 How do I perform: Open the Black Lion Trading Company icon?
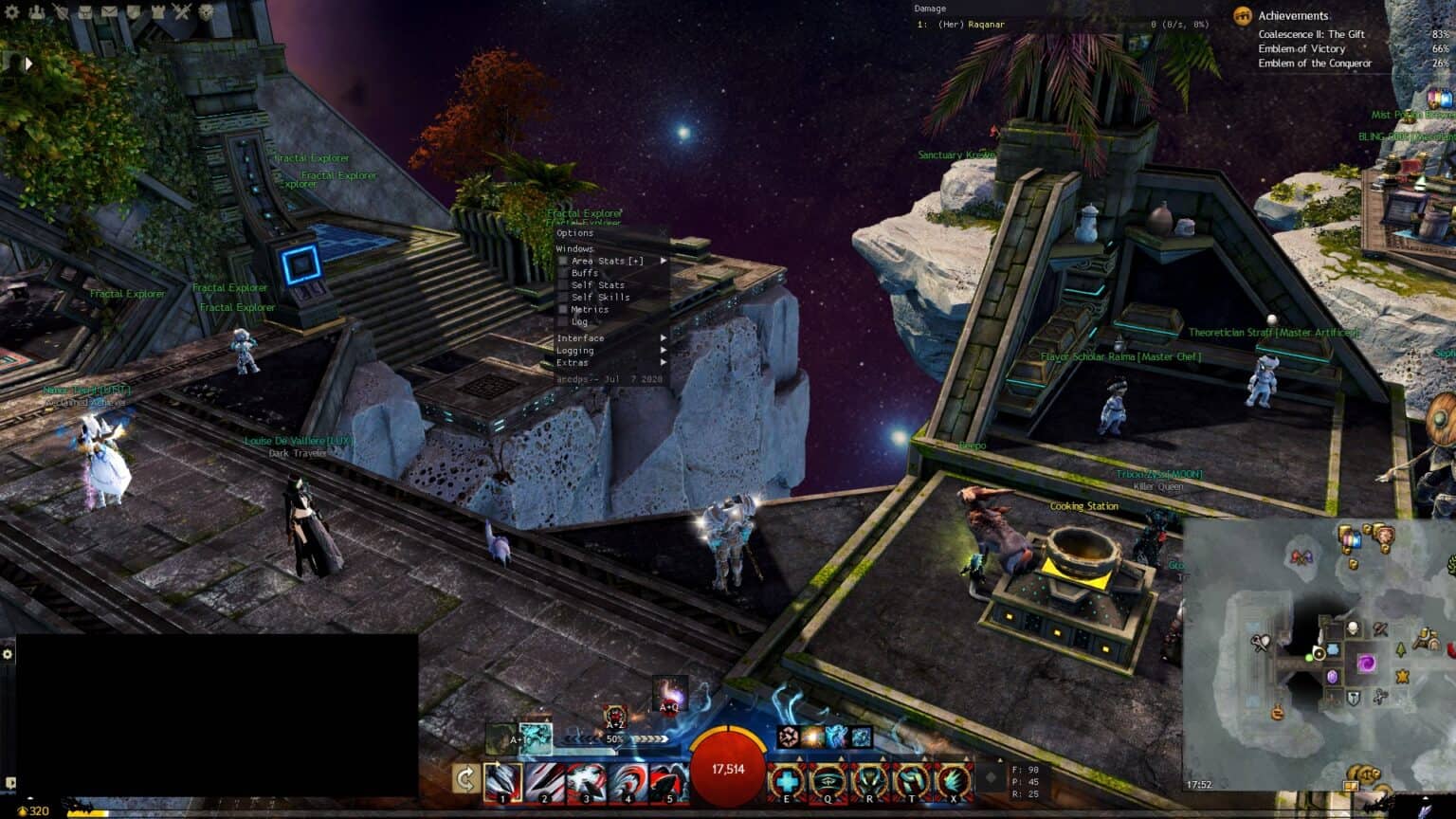207,11
